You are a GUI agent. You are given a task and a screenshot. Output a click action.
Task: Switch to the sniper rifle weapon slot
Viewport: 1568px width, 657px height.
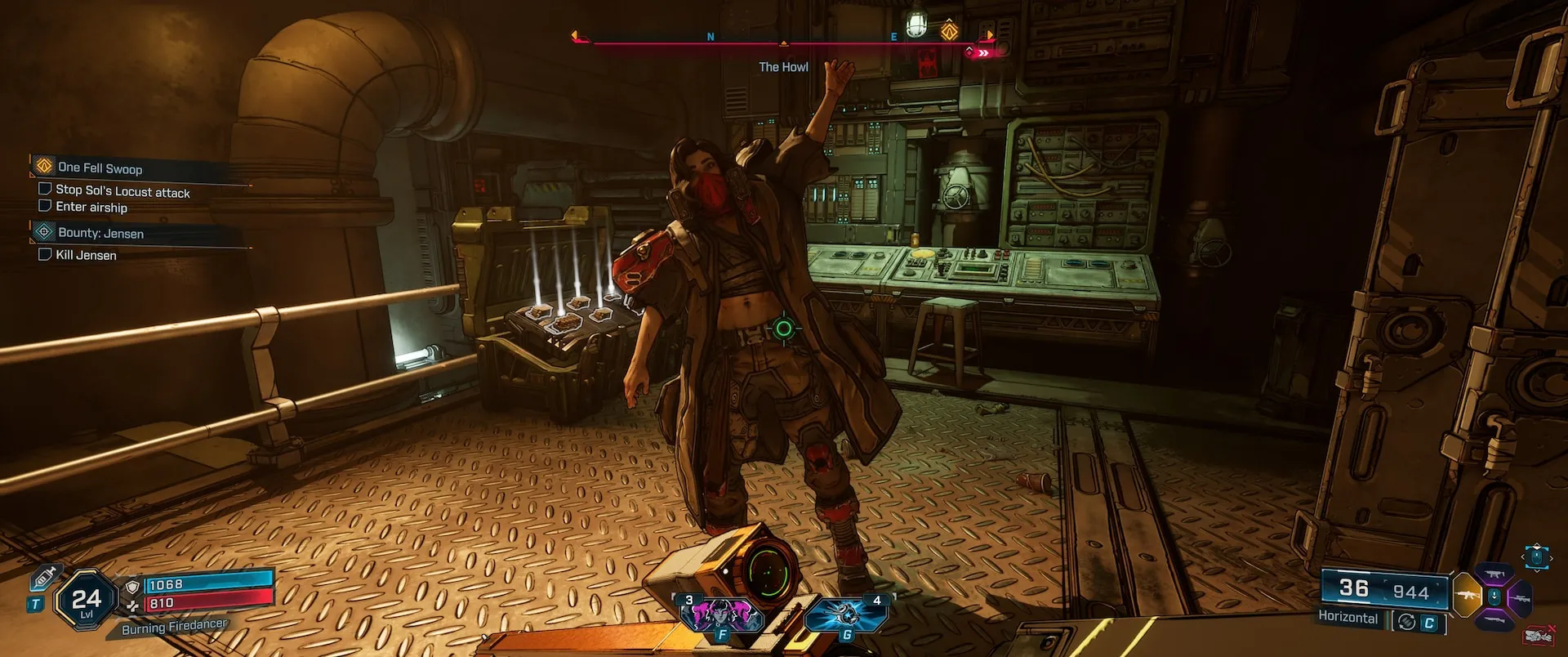pos(1521,598)
